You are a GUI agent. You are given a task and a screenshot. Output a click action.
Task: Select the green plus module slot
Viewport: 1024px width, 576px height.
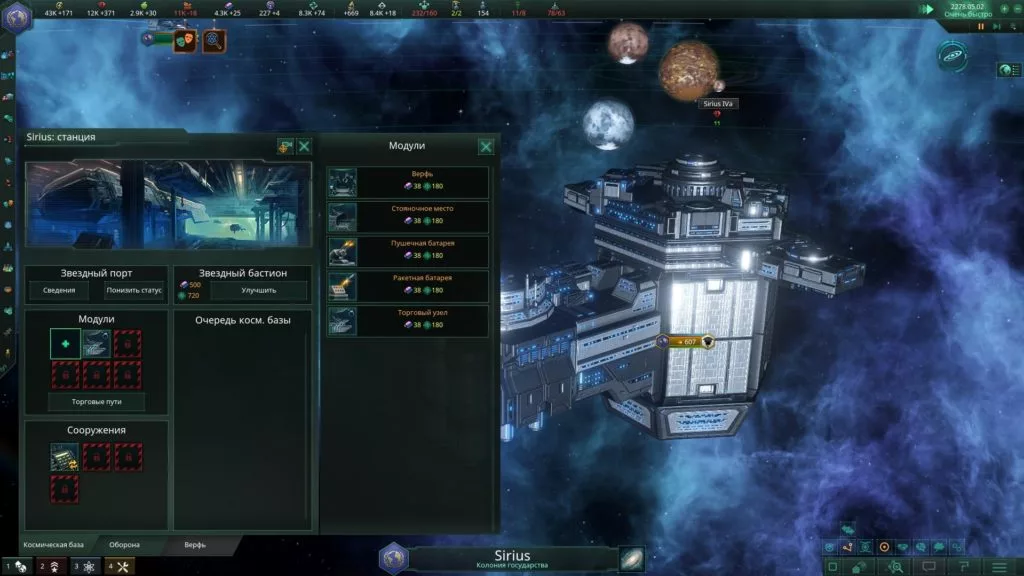tap(65, 344)
